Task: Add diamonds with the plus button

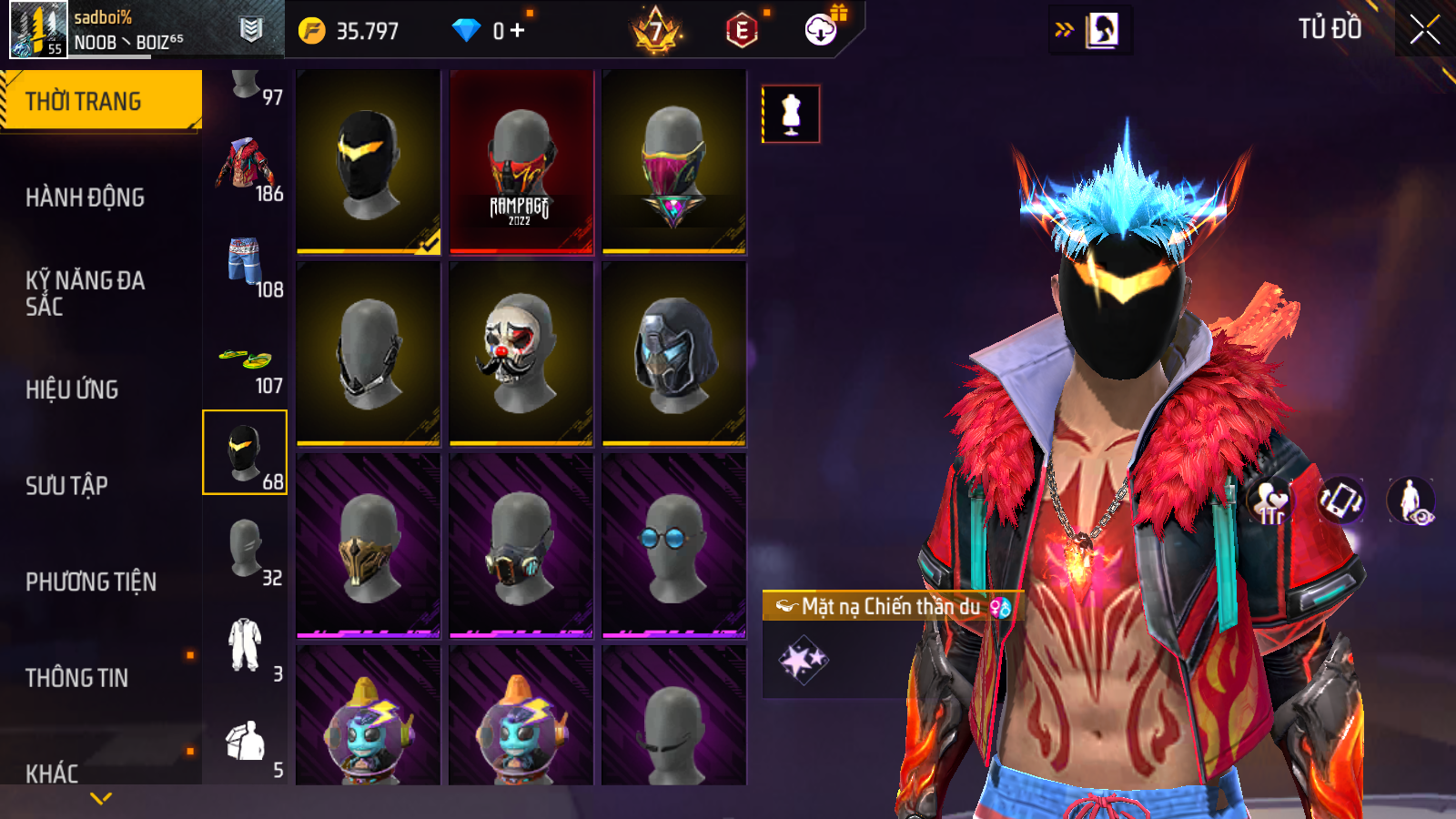Action: tap(518, 31)
